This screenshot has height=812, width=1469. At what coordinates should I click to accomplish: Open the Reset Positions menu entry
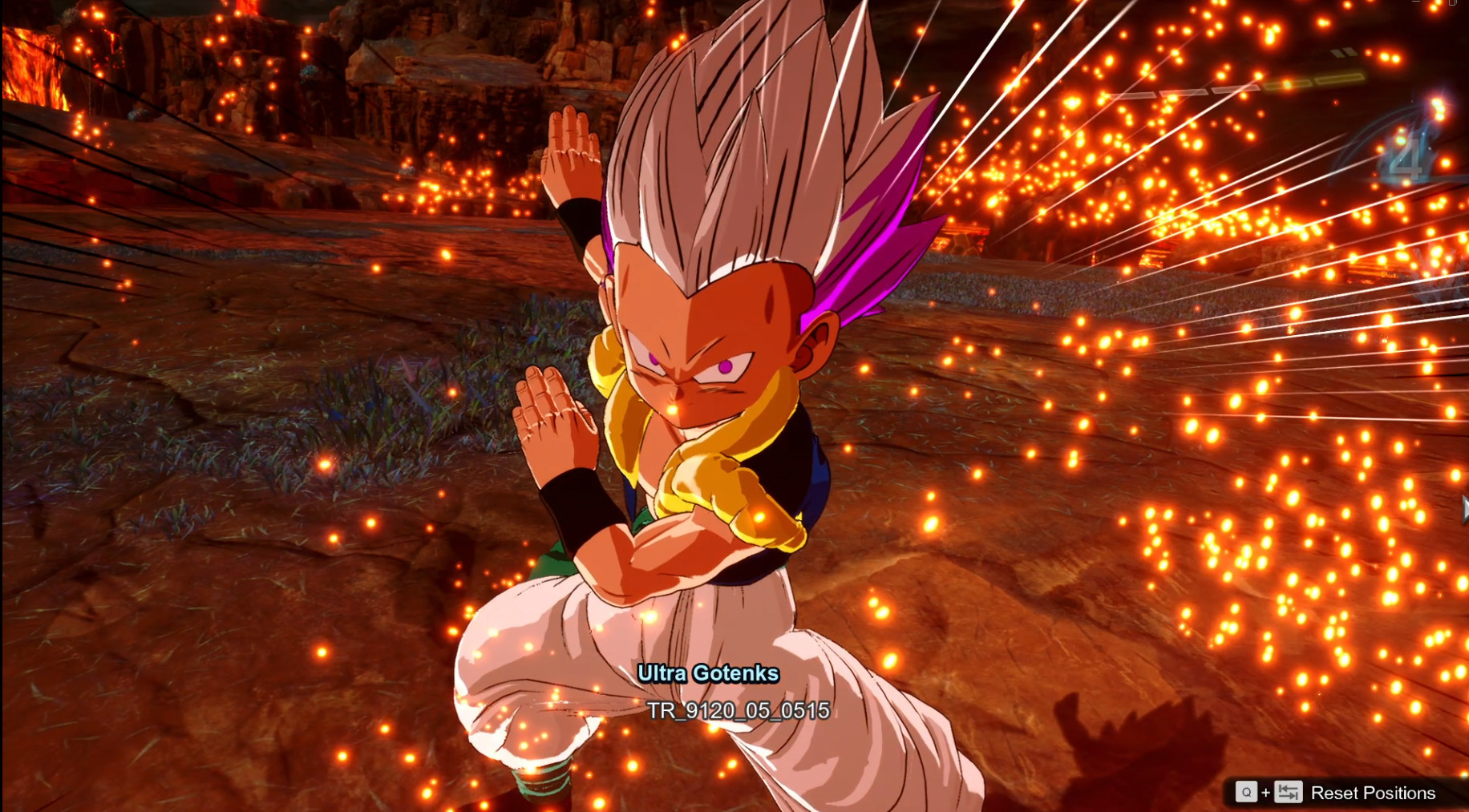[x=1374, y=792]
